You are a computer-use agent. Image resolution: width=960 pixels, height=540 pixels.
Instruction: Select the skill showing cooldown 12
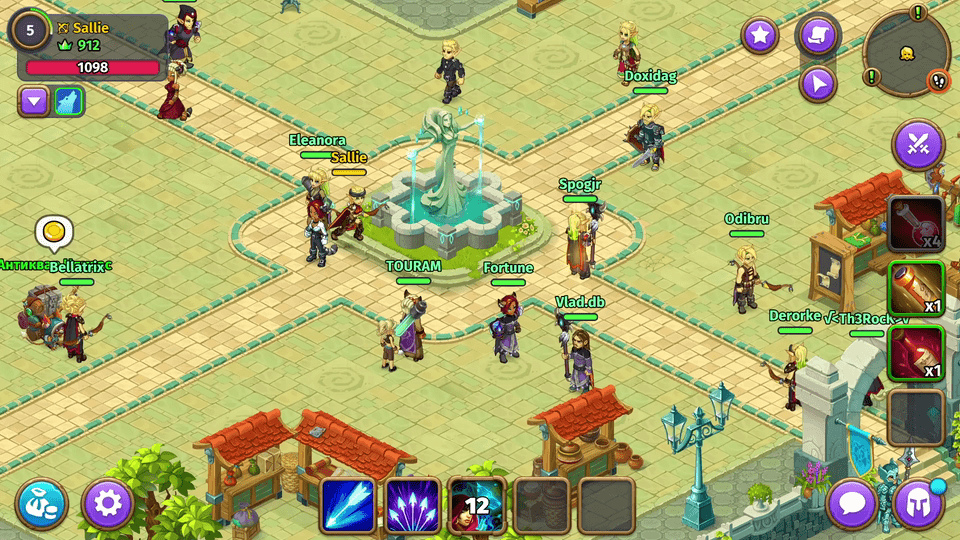point(476,504)
